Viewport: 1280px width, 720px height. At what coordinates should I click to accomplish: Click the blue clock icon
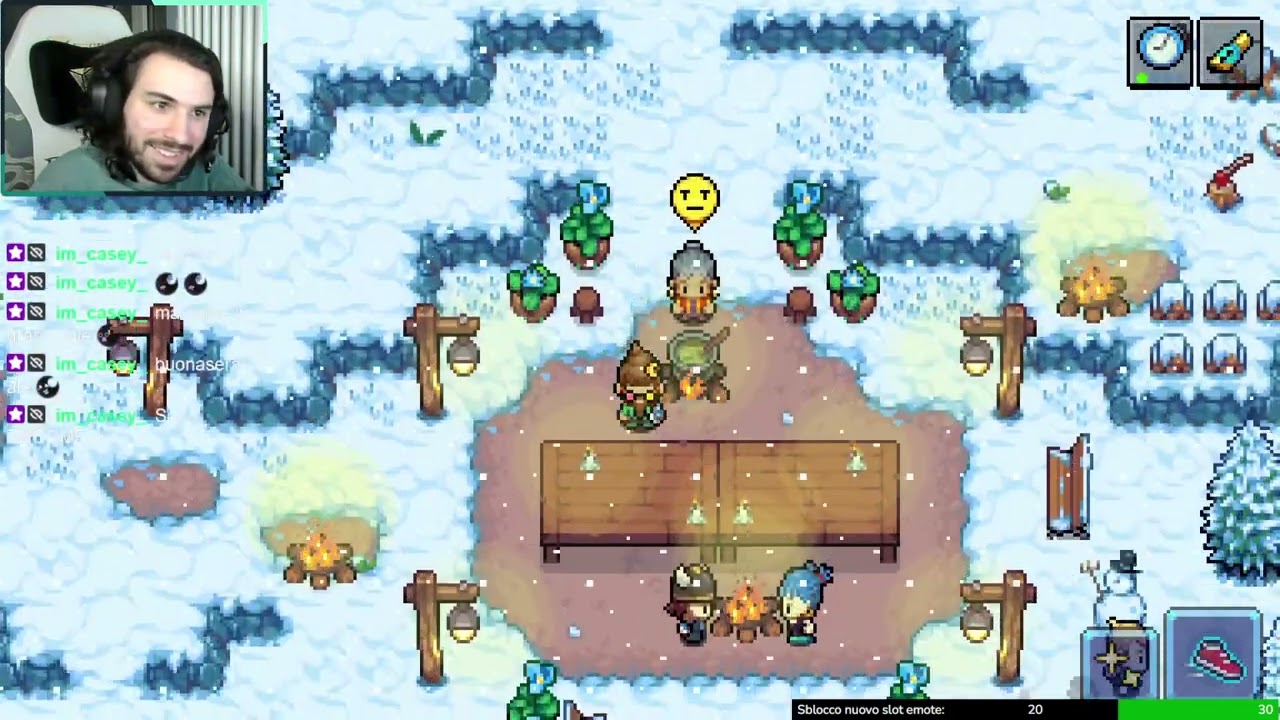(x=1160, y=50)
